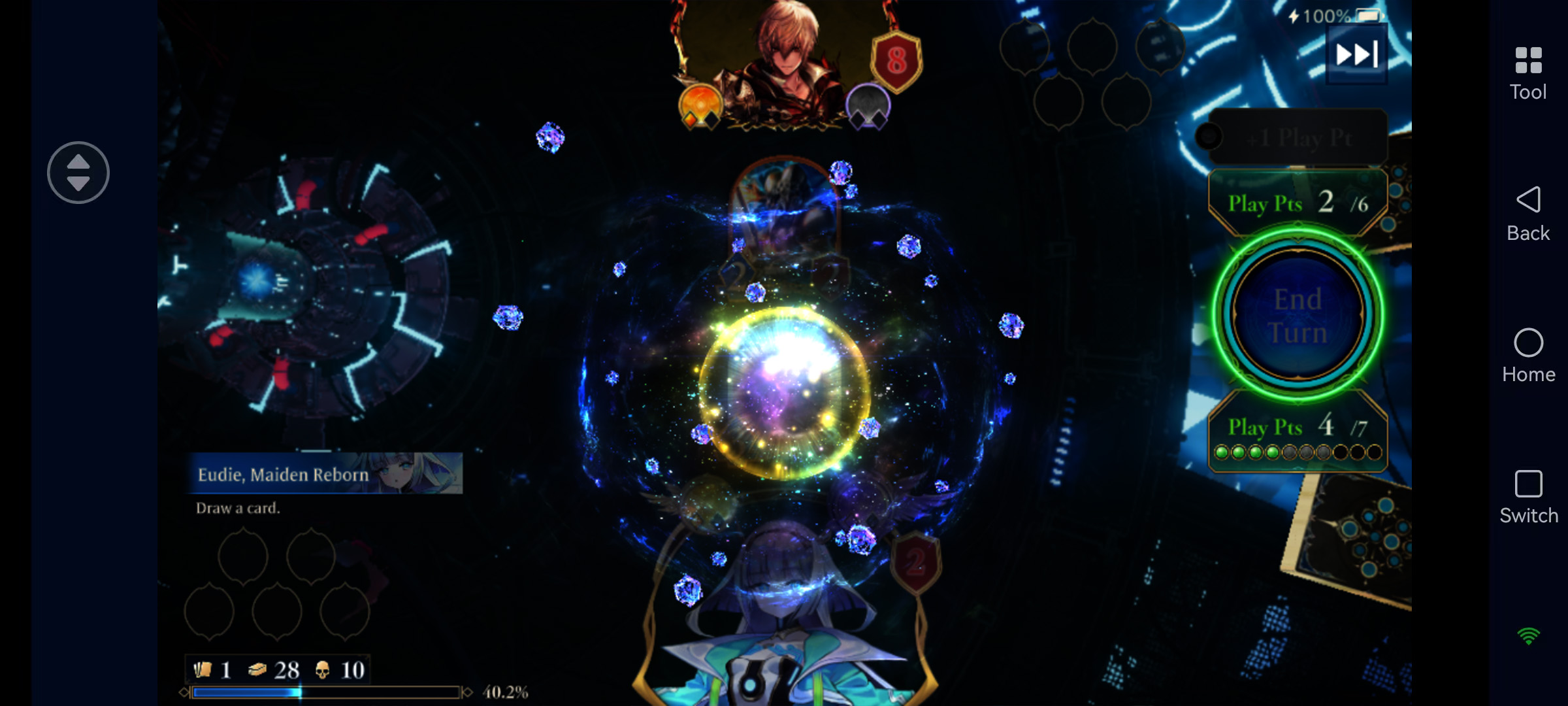Image resolution: width=1568 pixels, height=706 pixels.
Task: Tap the hand size card icon
Action: coord(203,671)
